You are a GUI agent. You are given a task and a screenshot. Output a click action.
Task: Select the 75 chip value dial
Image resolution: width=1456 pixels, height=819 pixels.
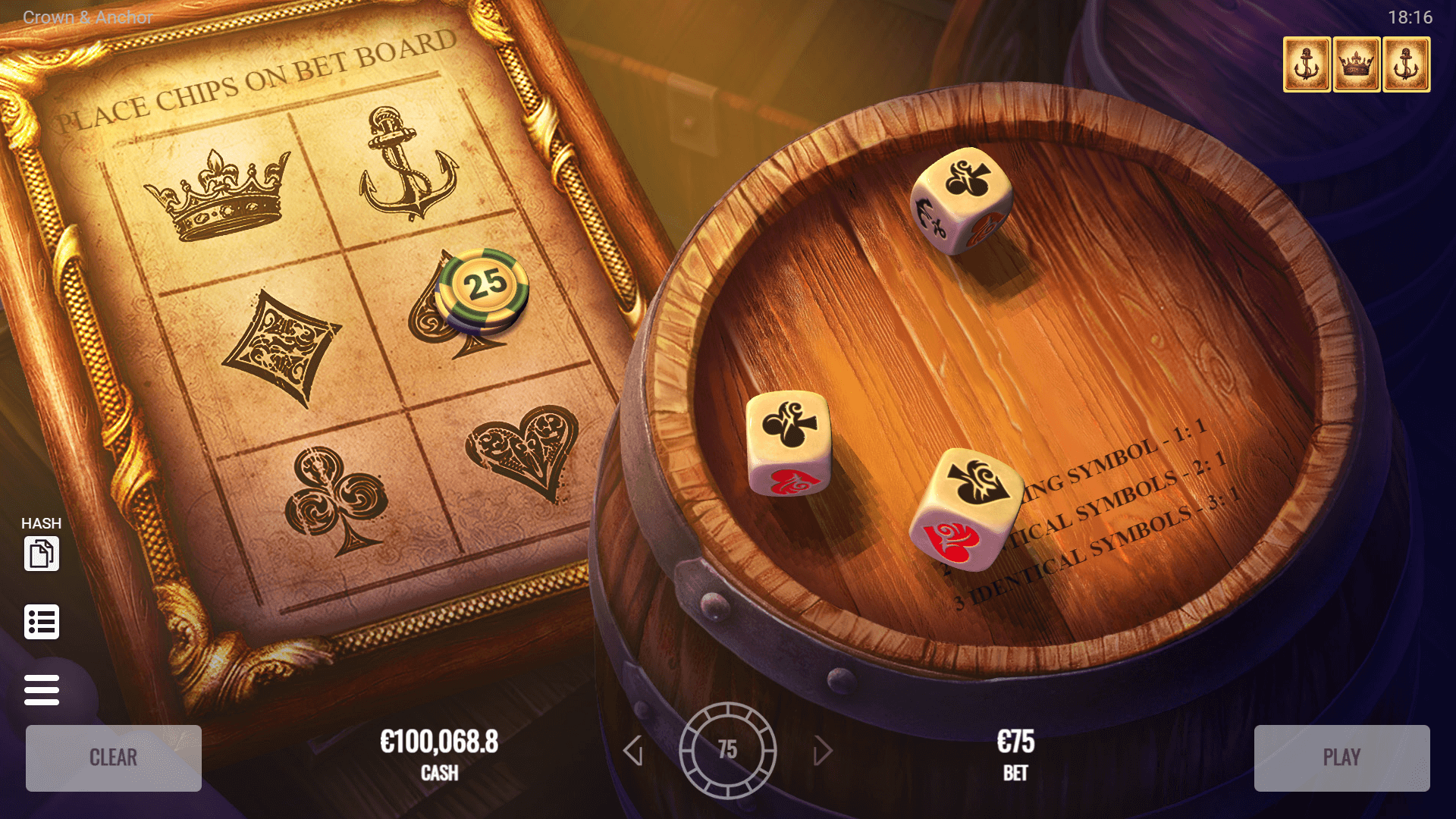tap(727, 750)
